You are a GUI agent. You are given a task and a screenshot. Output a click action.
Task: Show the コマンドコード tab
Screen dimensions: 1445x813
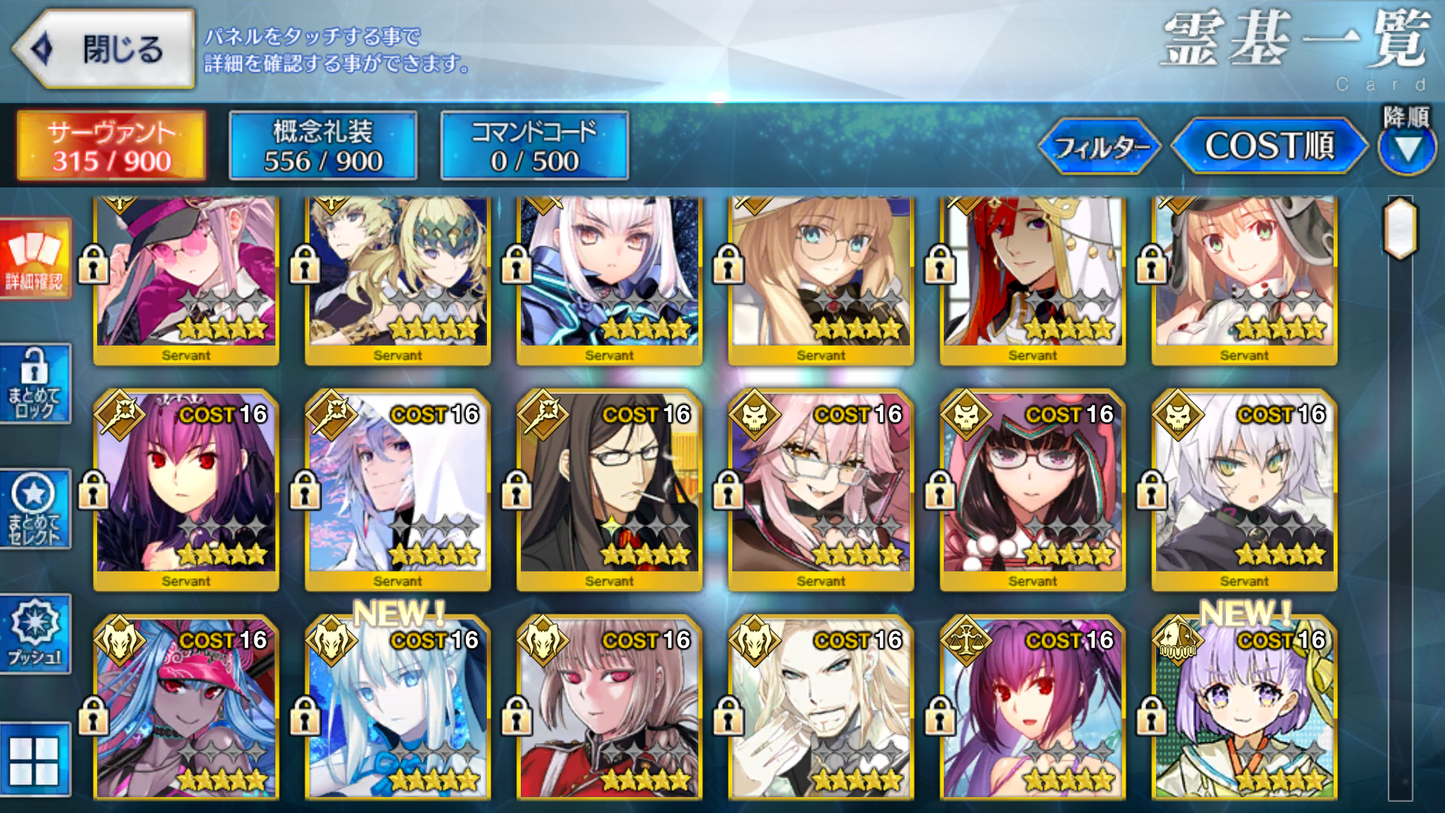pyautogui.click(x=535, y=146)
